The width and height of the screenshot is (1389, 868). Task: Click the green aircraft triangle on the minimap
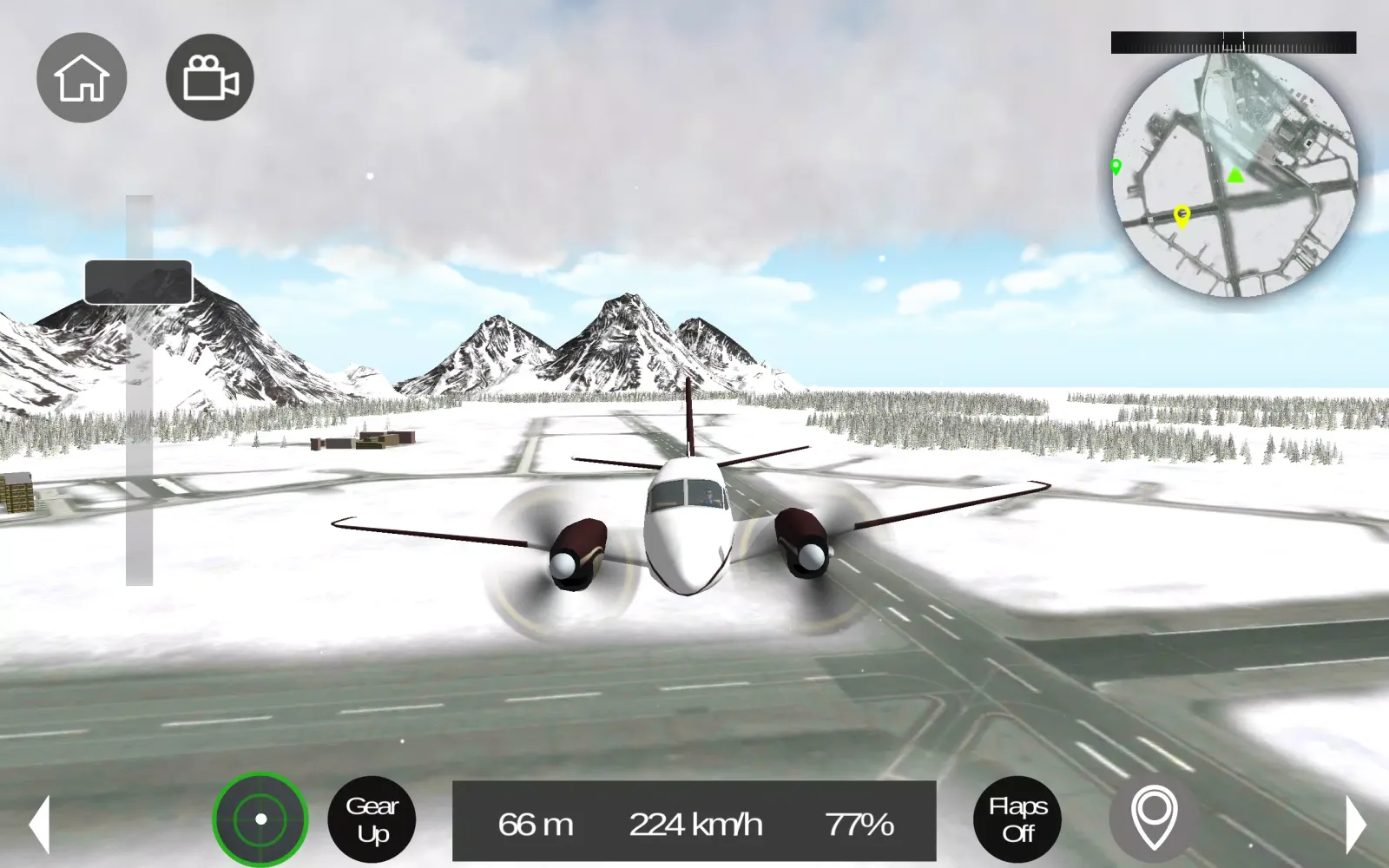click(x=1236, y=177)
